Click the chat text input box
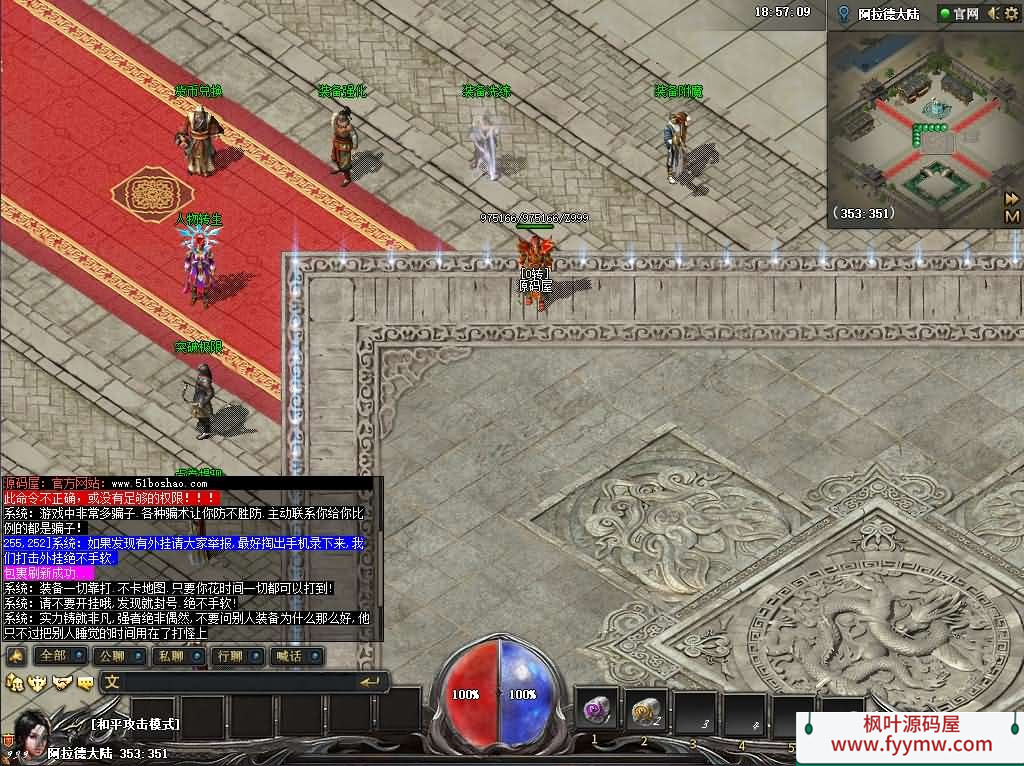Screen dimensions: 1024x766 click(x=230, y=682)
